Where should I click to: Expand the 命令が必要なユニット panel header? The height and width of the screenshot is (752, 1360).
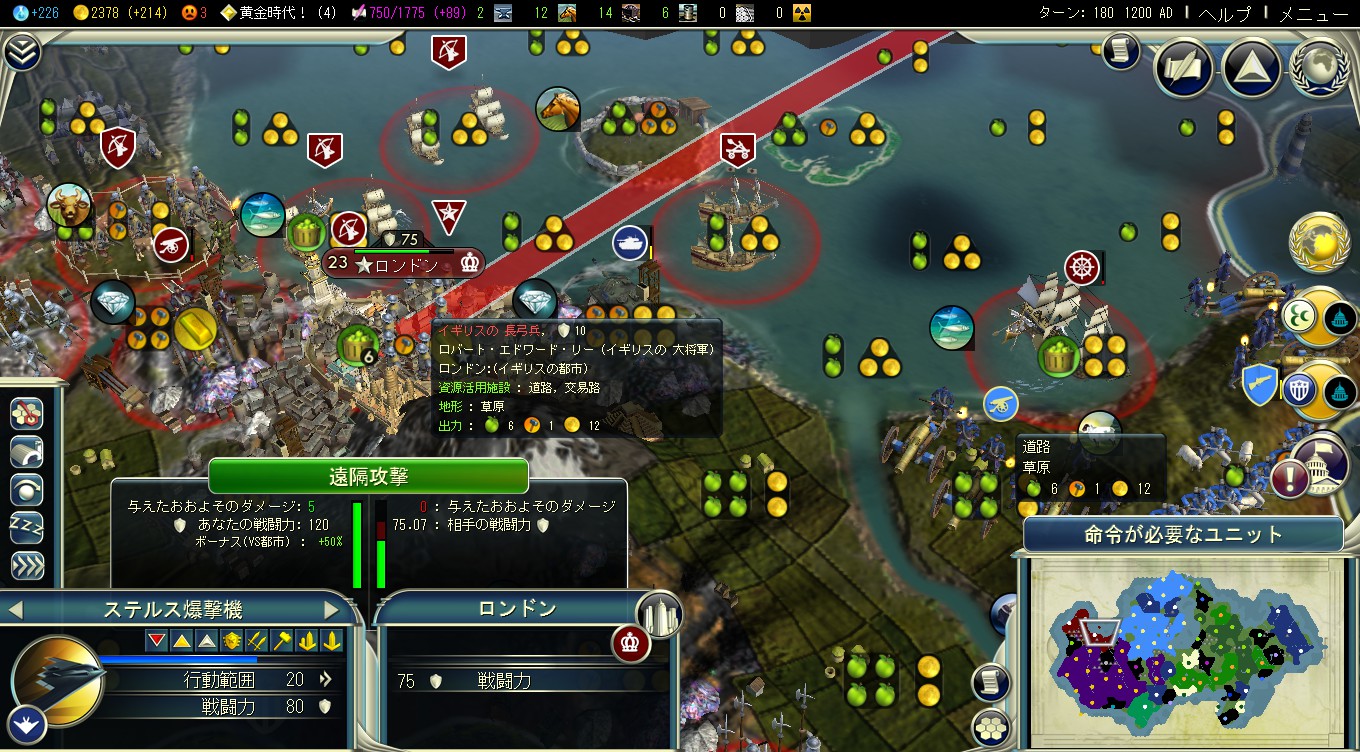coord(1184,534)
